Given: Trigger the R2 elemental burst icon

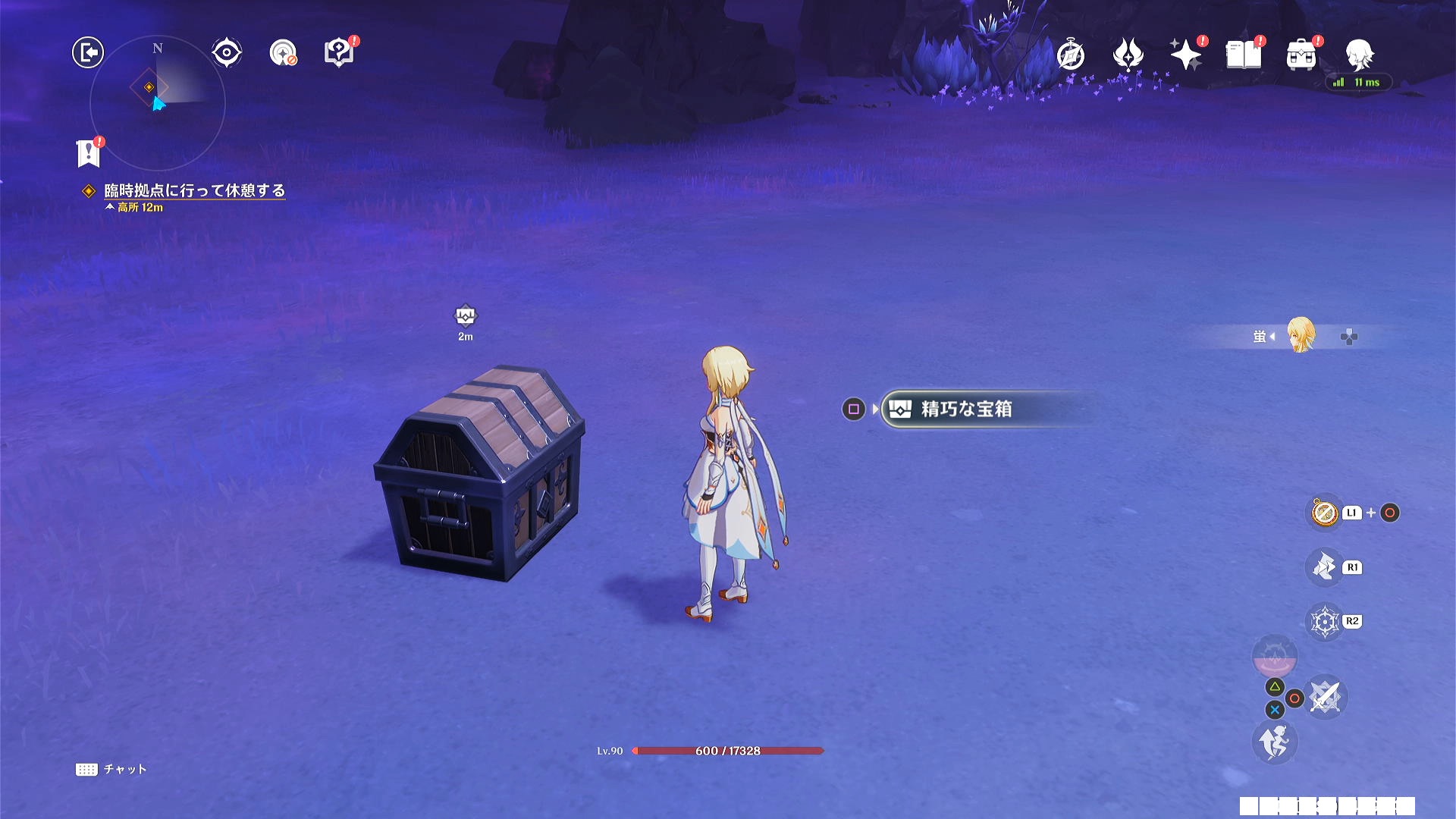Looking at the screenshot, I should pos(1326,620).
